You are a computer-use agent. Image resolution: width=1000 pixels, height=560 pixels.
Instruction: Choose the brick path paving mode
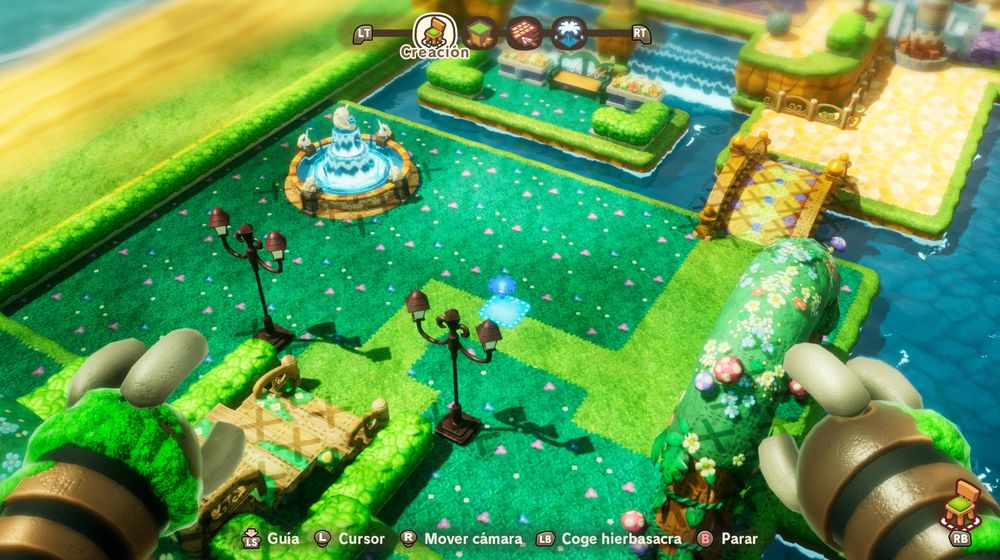click(524, 32)
